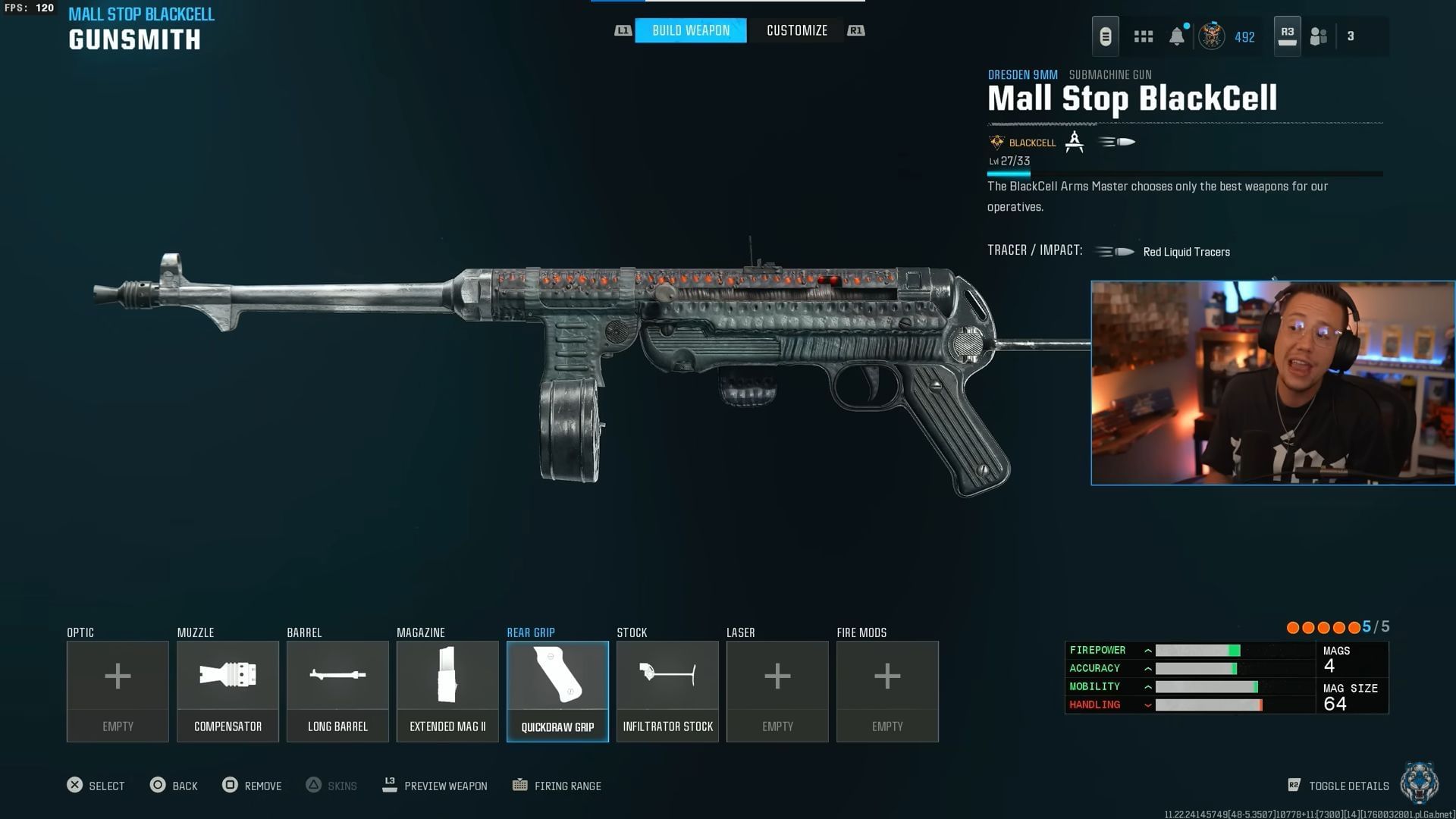Viewport: 1456px width, 819px height.
Task: Open the battery-shaped token icon
Action: pos(1105,36)
